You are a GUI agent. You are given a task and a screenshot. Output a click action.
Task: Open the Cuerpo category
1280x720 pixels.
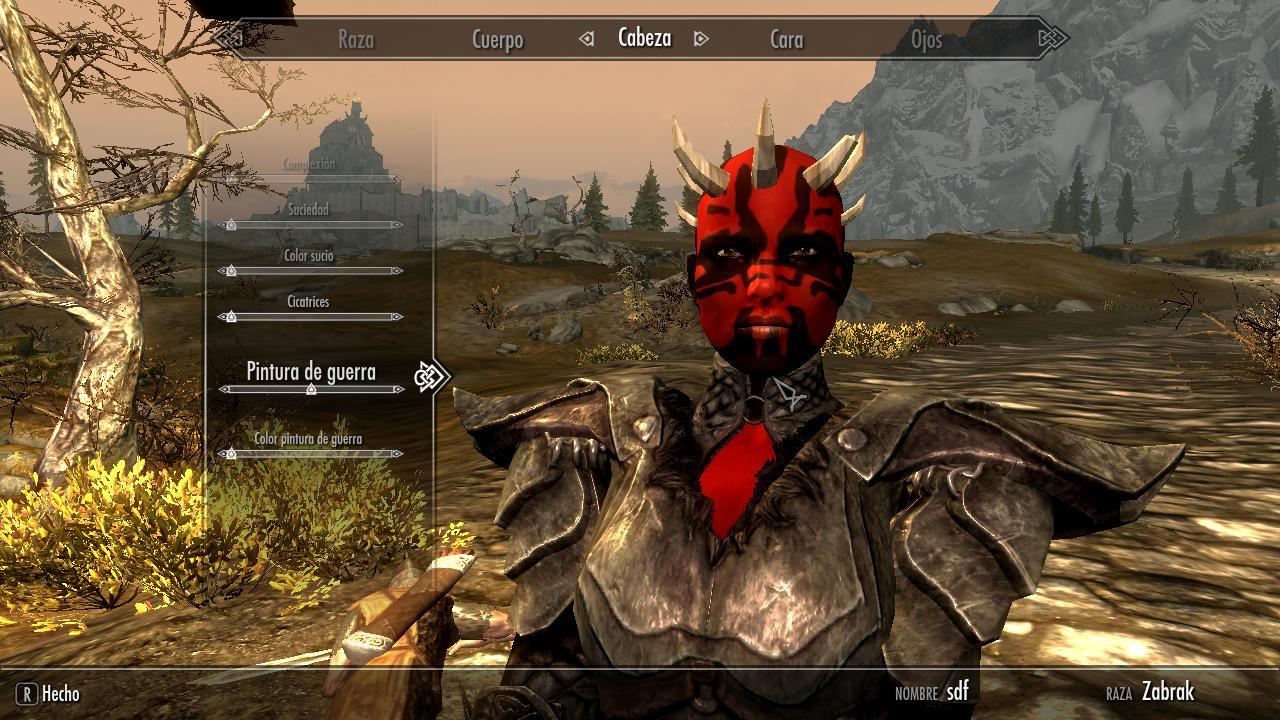click(497, 40)
